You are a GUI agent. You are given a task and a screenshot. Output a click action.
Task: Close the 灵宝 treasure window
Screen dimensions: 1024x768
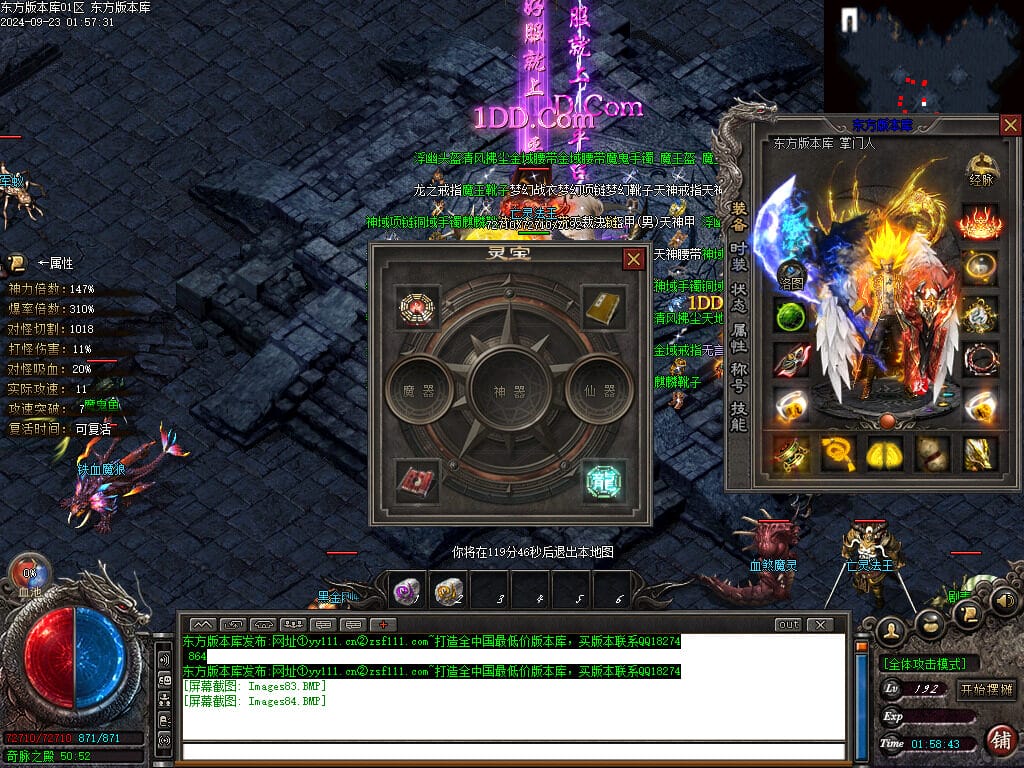[633, 260]
